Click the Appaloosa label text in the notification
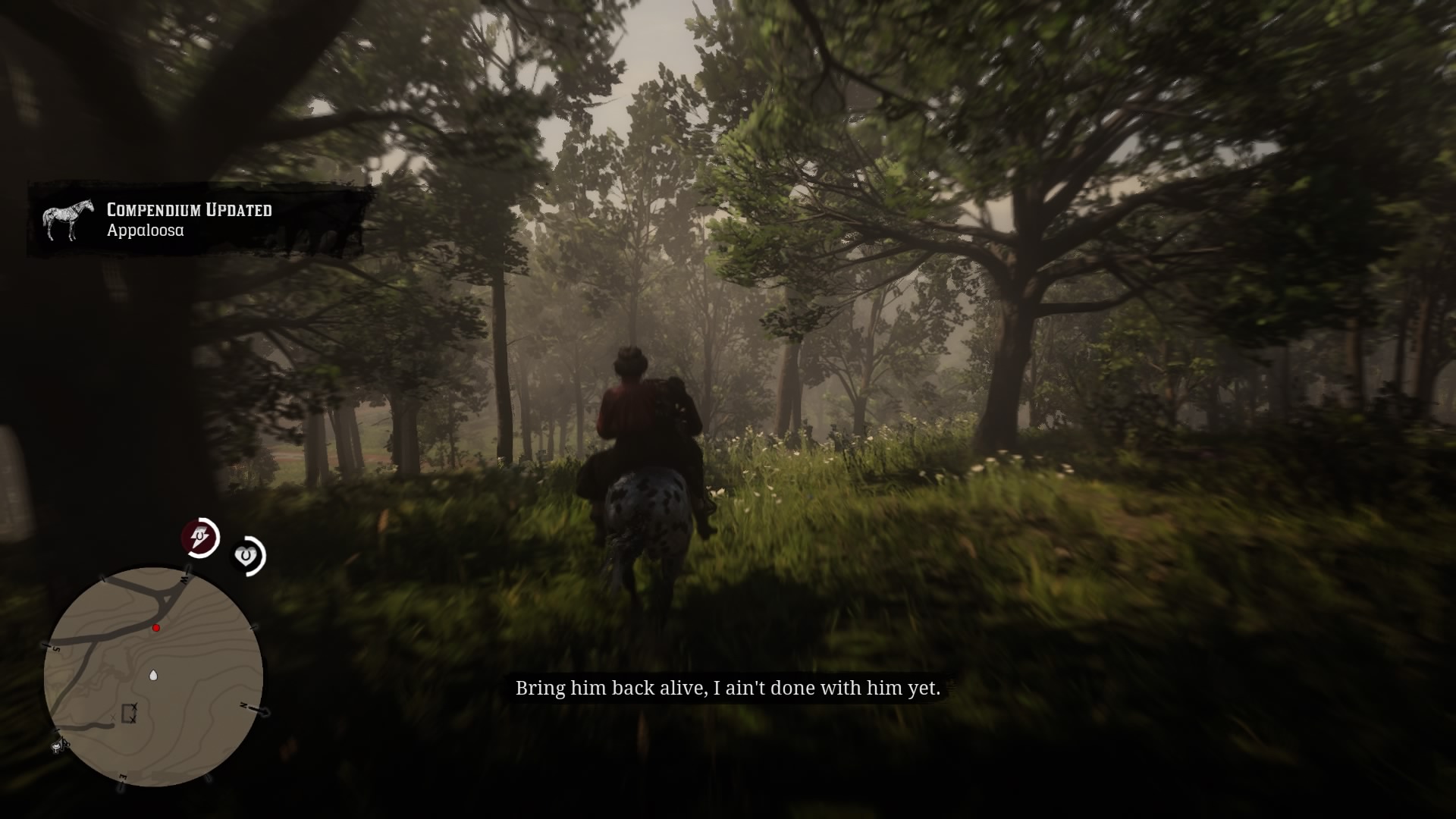1456x819 pixels. coord(144,230)
